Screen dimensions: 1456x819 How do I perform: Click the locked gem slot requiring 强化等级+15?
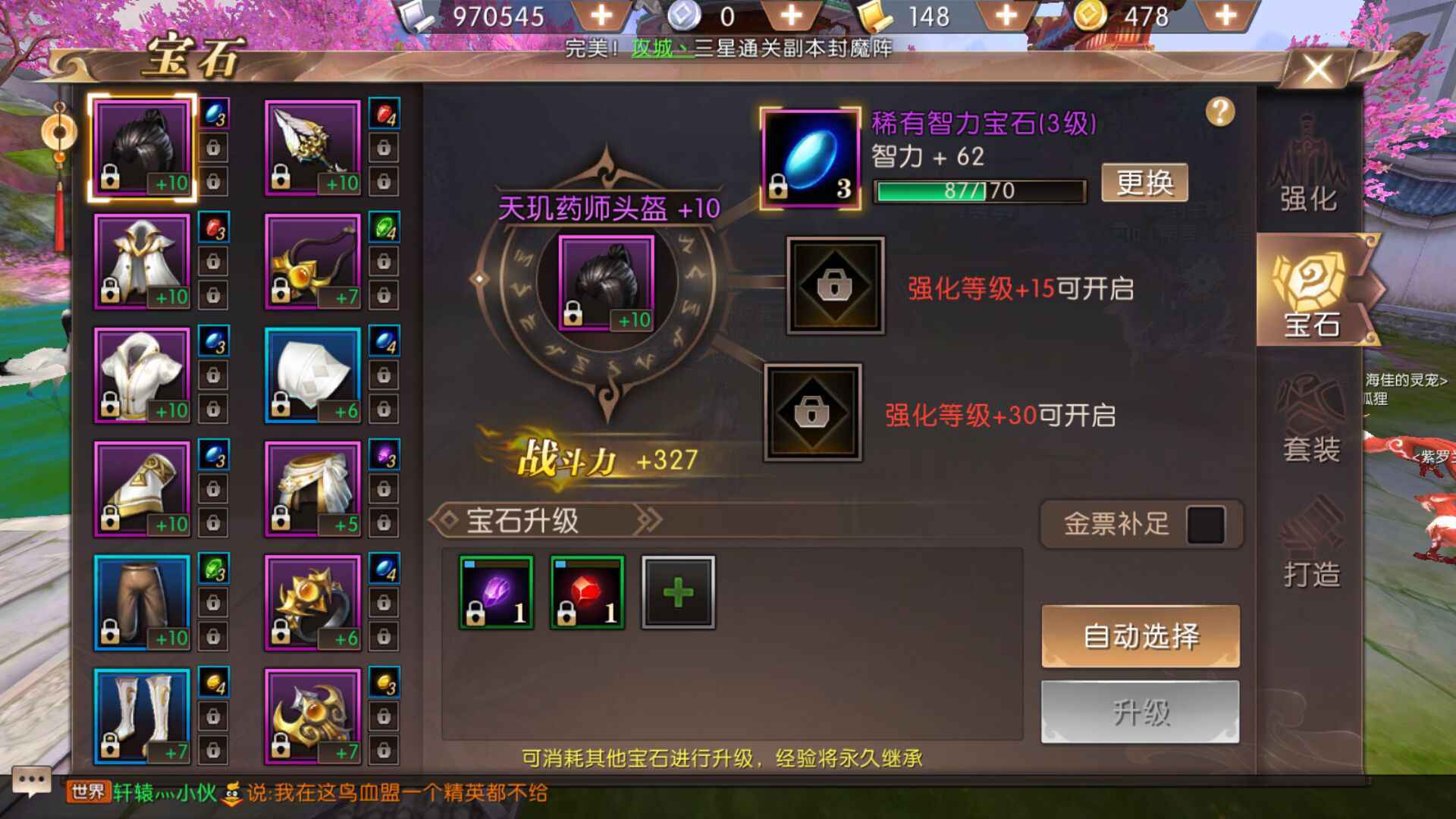(x=834, y=288)
